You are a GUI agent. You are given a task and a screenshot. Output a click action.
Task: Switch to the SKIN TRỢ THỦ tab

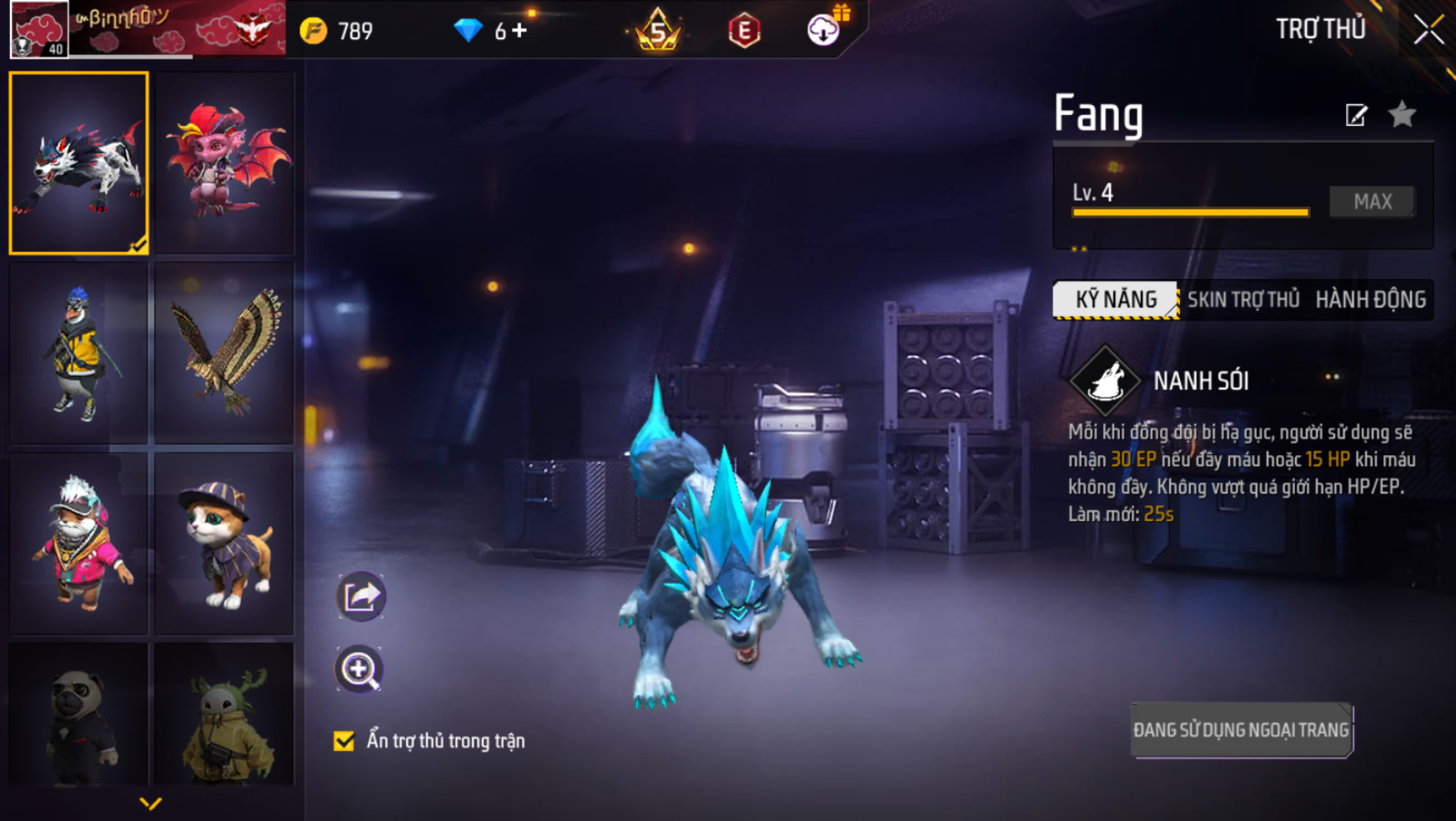(1243, 300)
